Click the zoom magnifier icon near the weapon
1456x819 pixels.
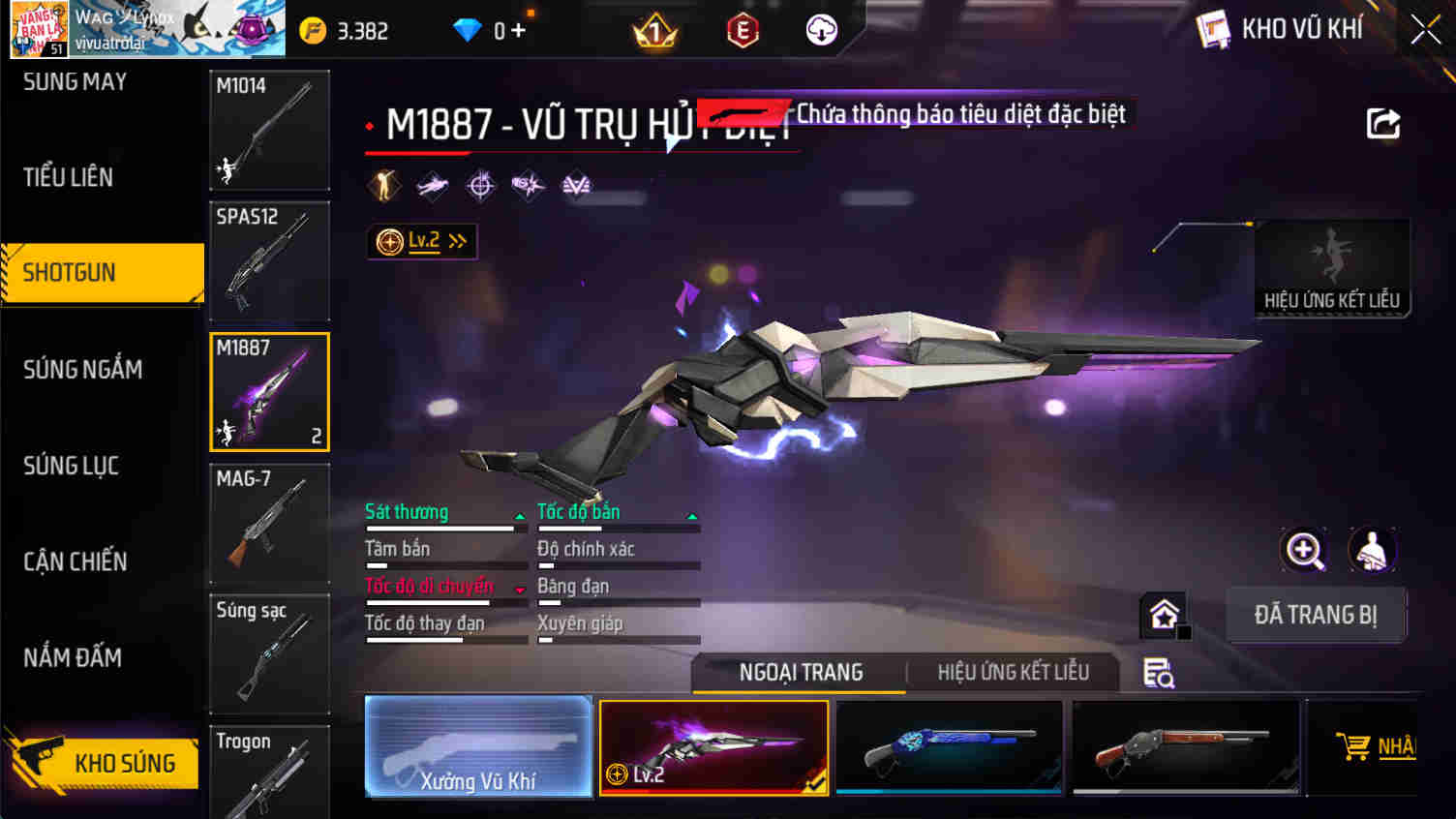[x=1304, y=550]
